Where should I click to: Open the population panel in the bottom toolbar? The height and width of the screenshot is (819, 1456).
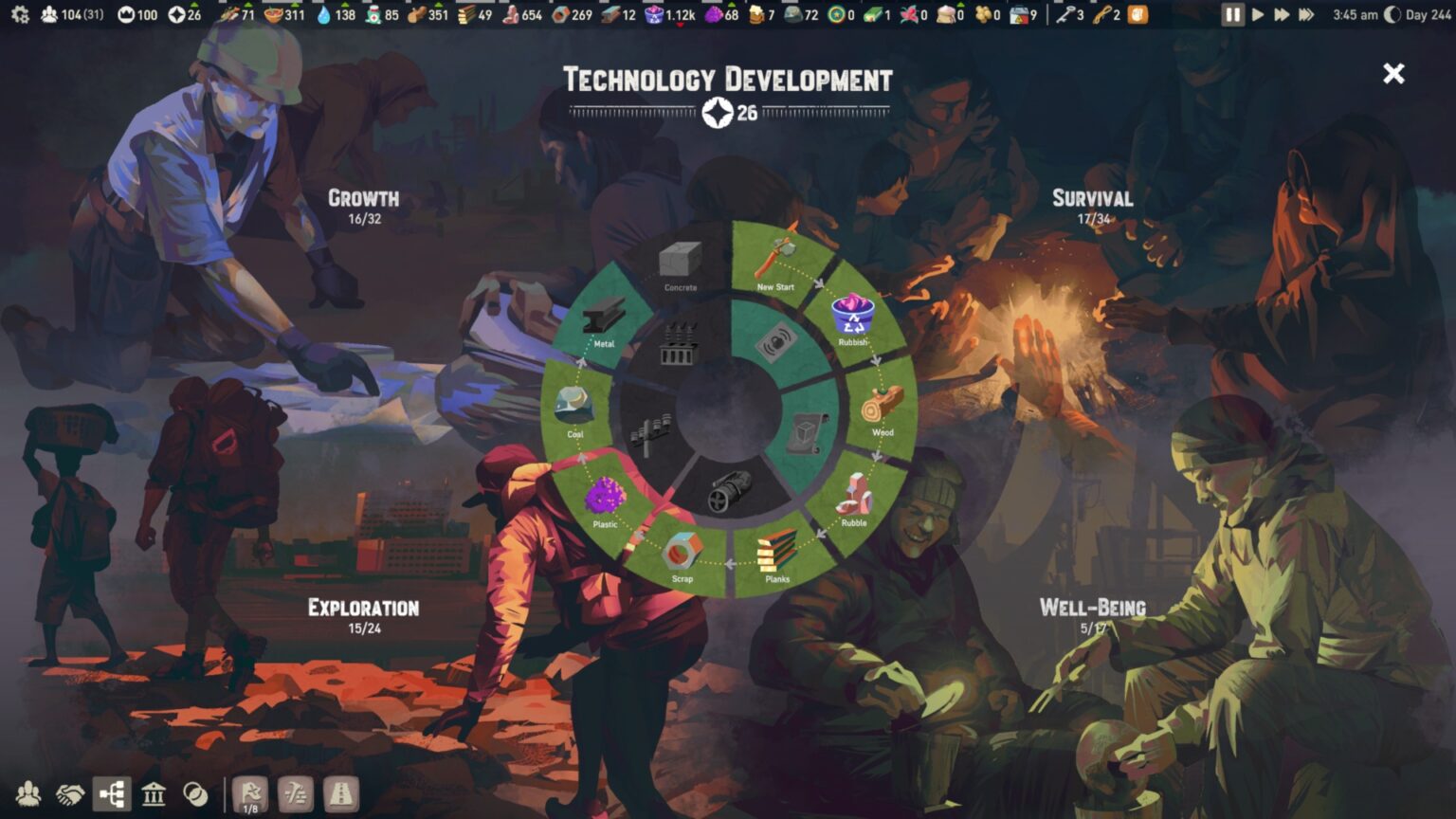[28, 795]
